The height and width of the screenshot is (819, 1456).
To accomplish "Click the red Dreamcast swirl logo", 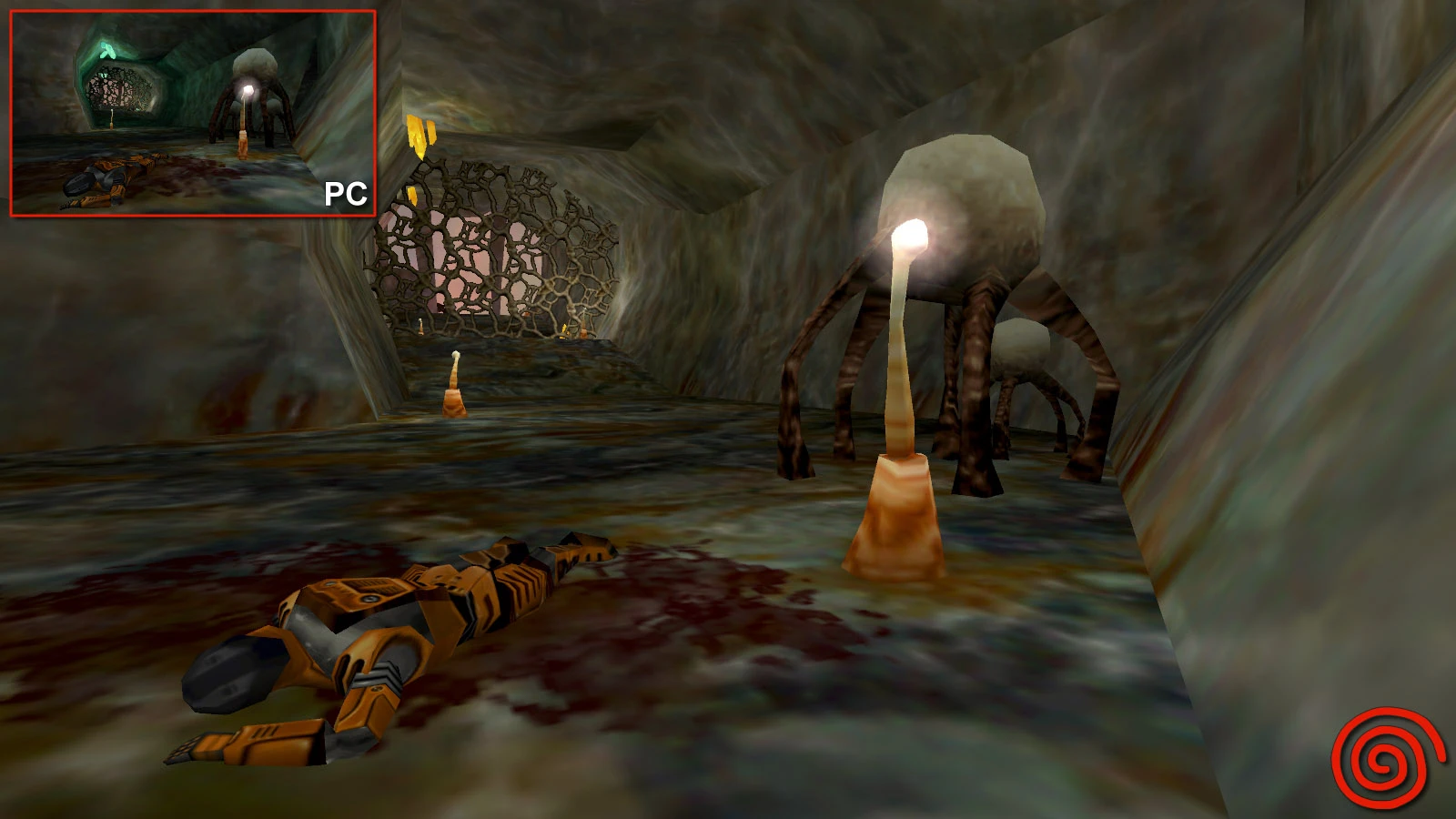I will tap(1386, 760).
